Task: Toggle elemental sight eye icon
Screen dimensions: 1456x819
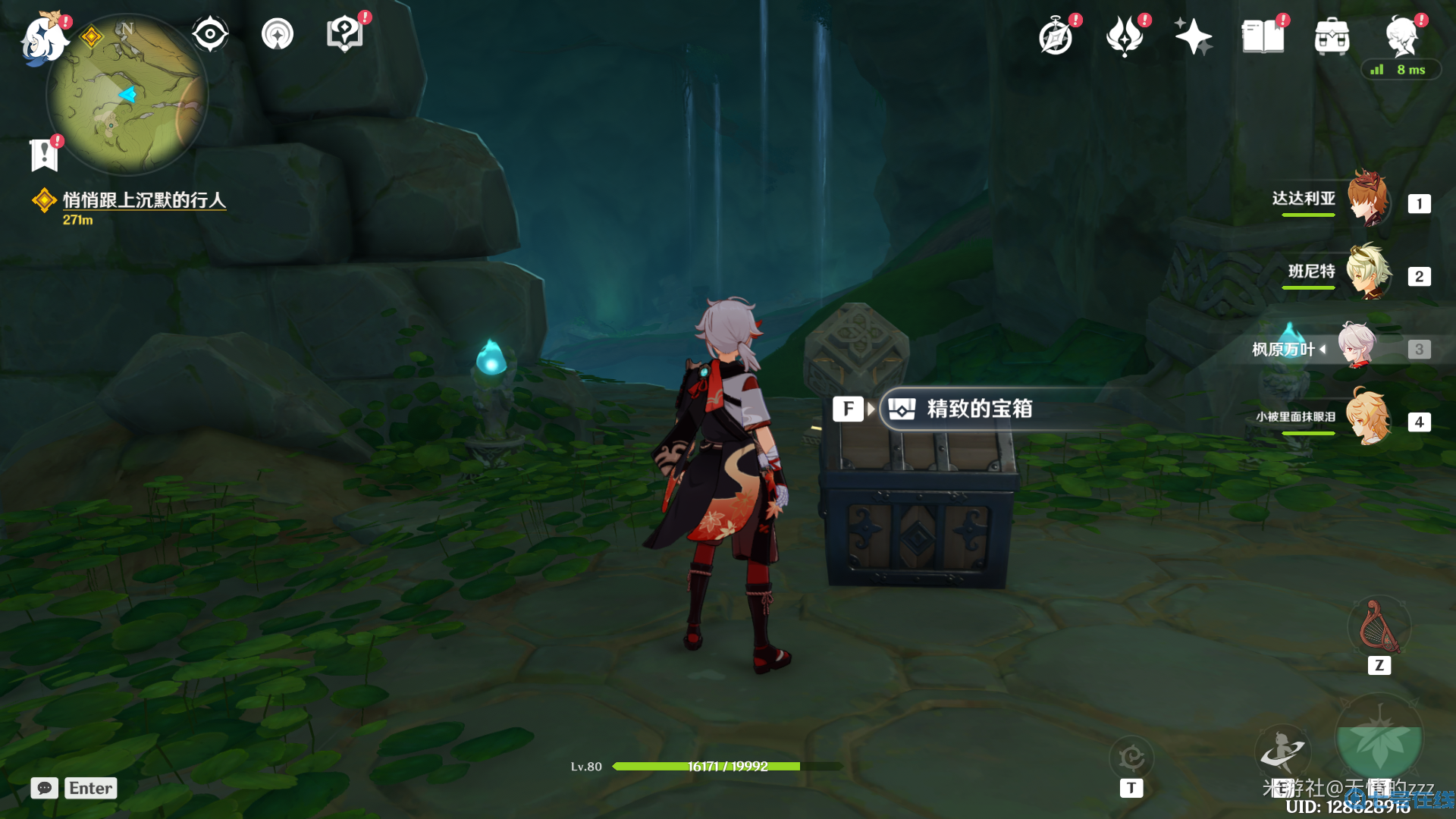Action: pyautogui.click(x=210, y=34)
